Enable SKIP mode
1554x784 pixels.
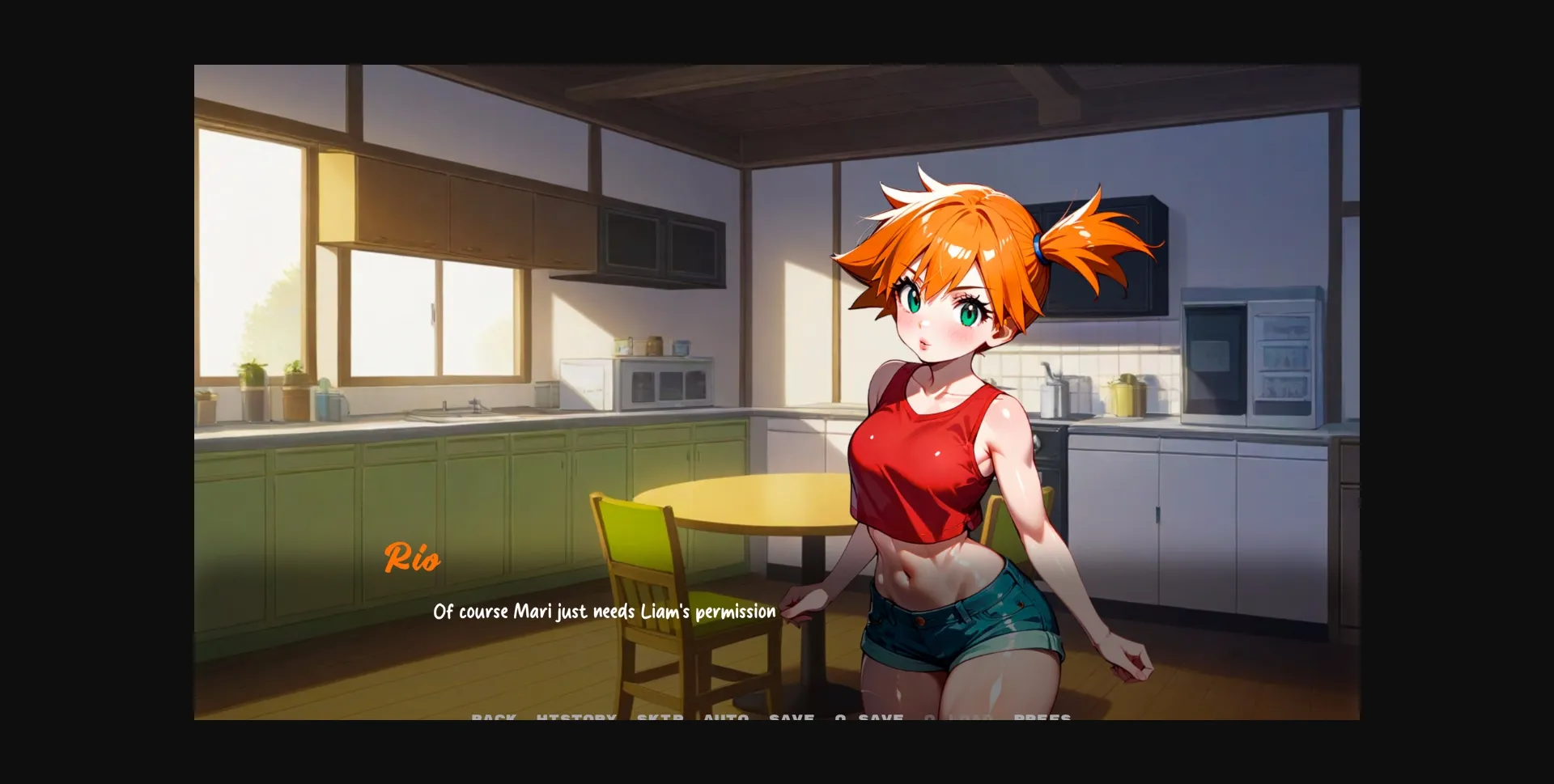click(659, 718)
